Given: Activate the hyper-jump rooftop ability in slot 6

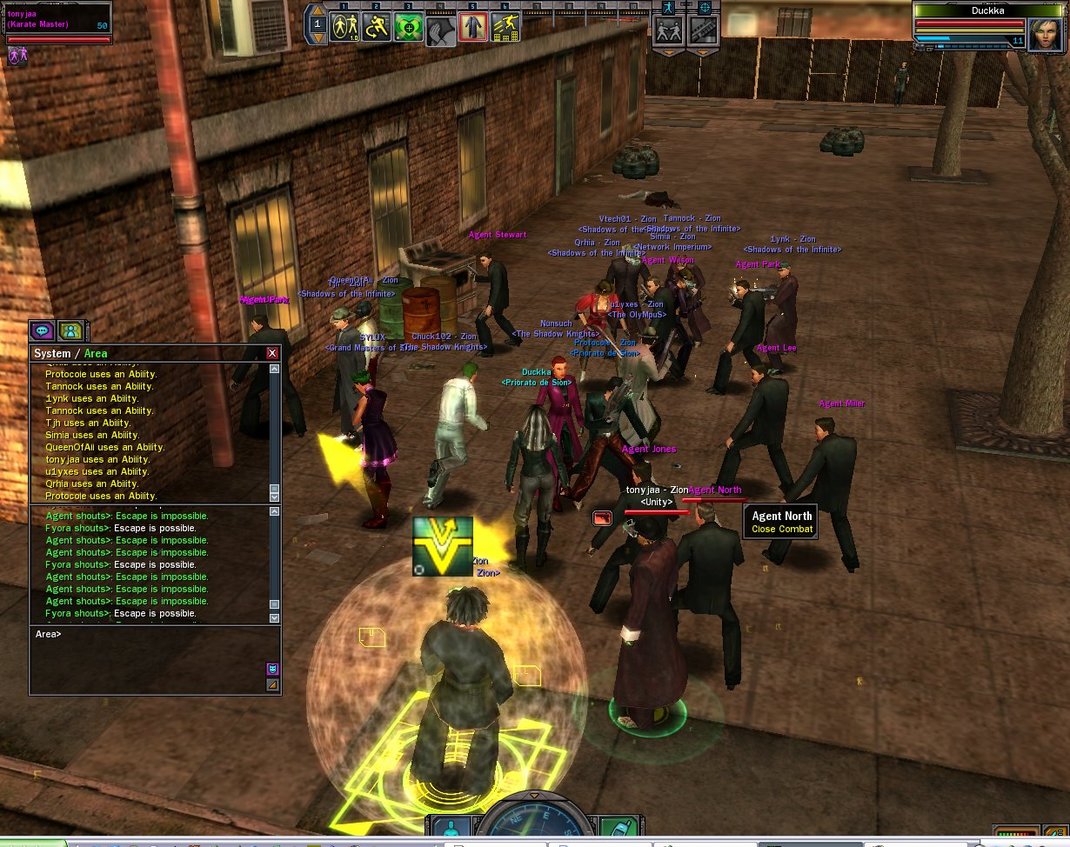Looking at the screenshot, I should pos(505,27).
